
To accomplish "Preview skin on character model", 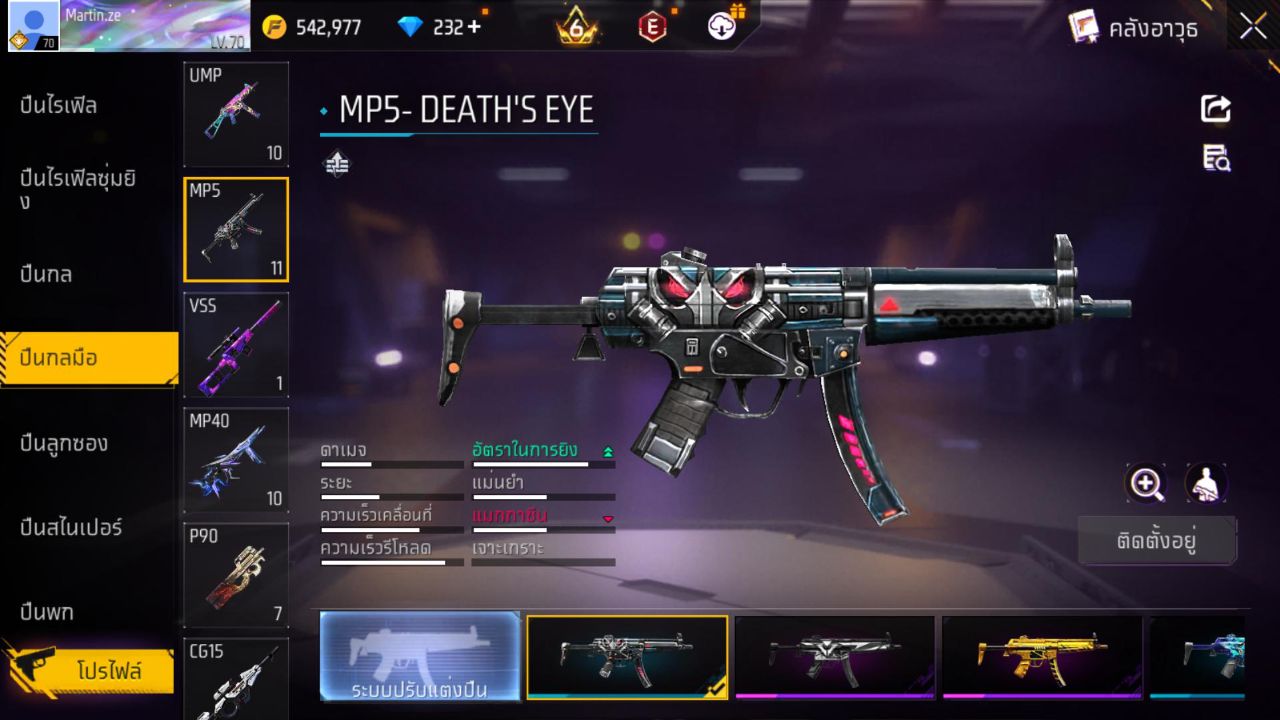I will point(1205,484).
